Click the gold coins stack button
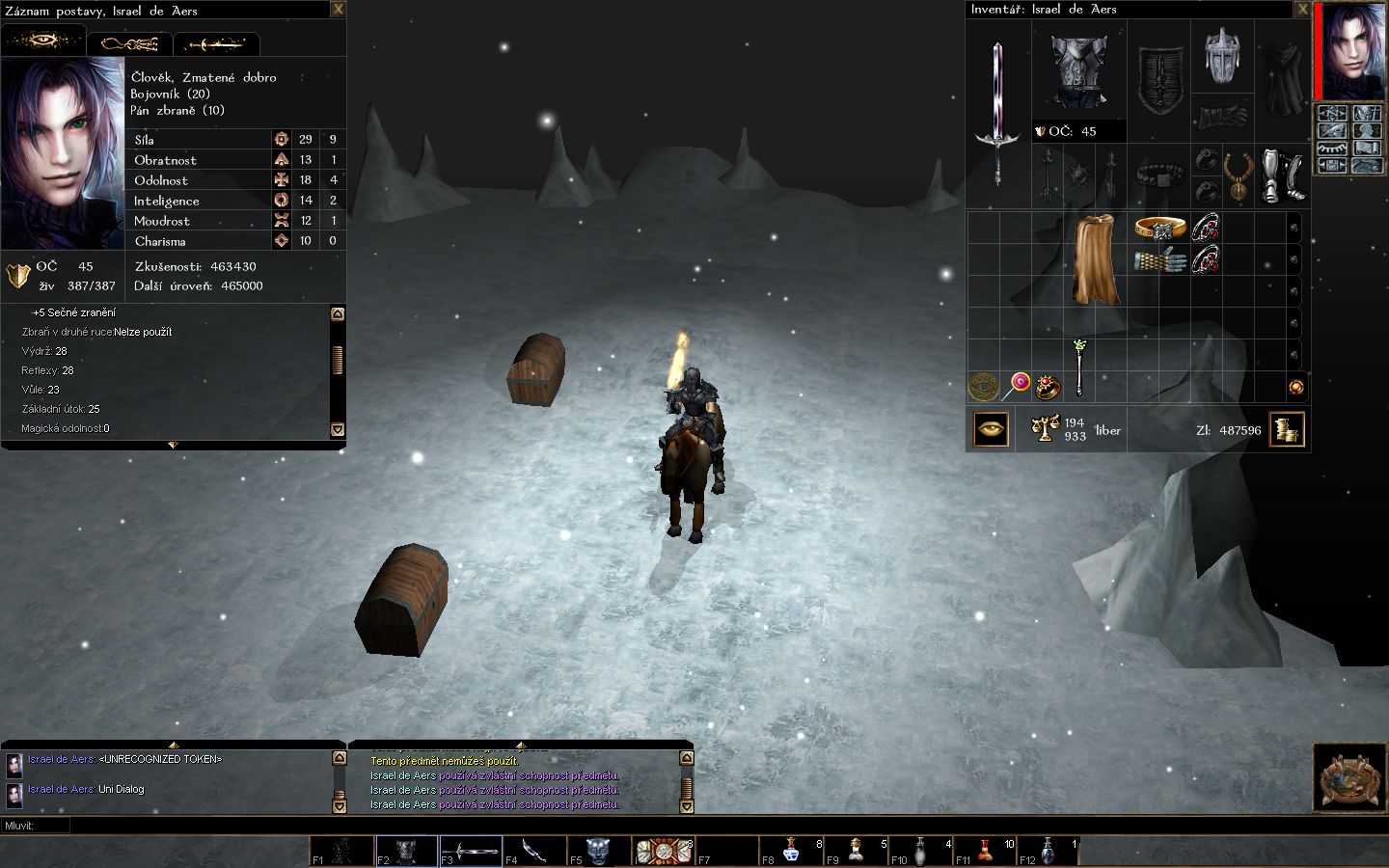The image size is (1389, 868). click(x=1287, y=430)
